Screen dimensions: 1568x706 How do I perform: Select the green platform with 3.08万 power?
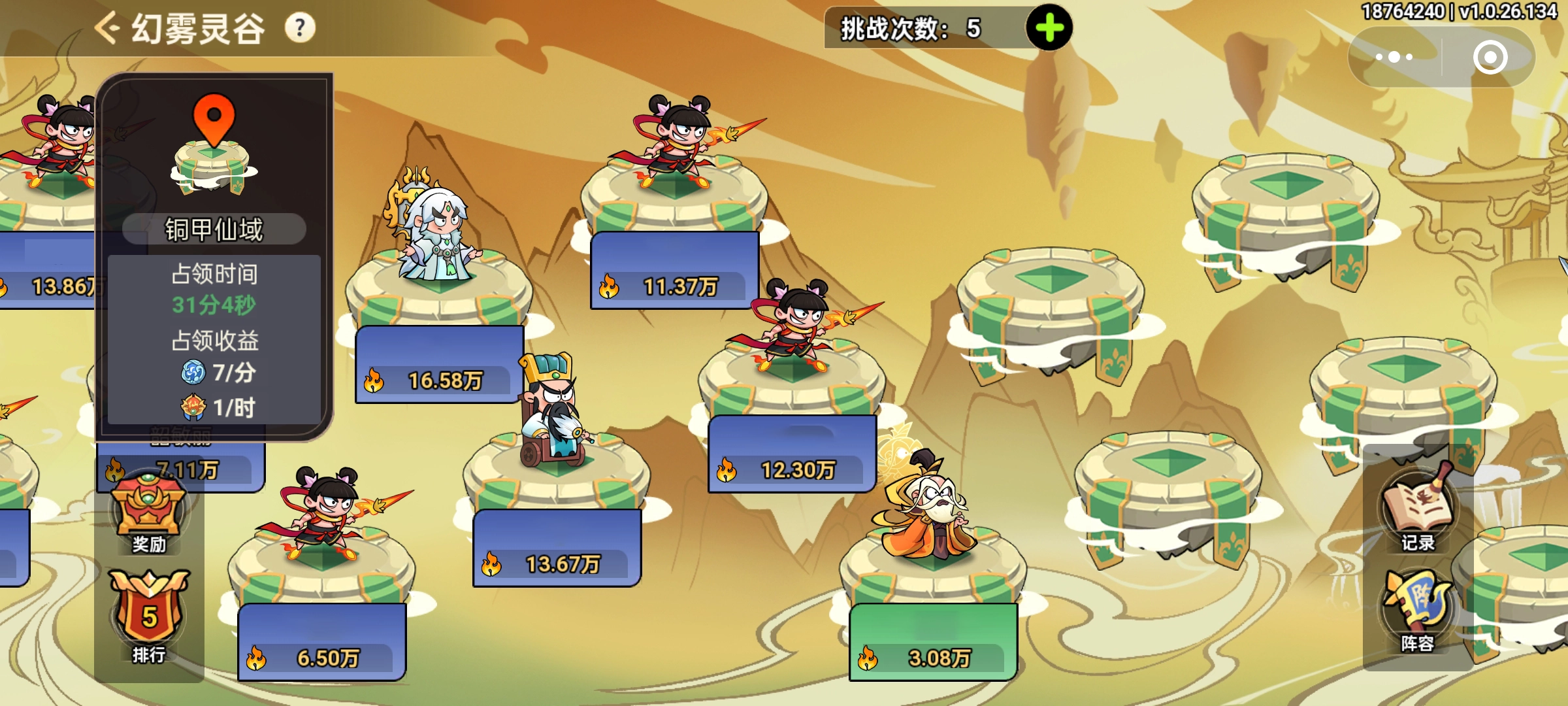[x=933, y=569]
